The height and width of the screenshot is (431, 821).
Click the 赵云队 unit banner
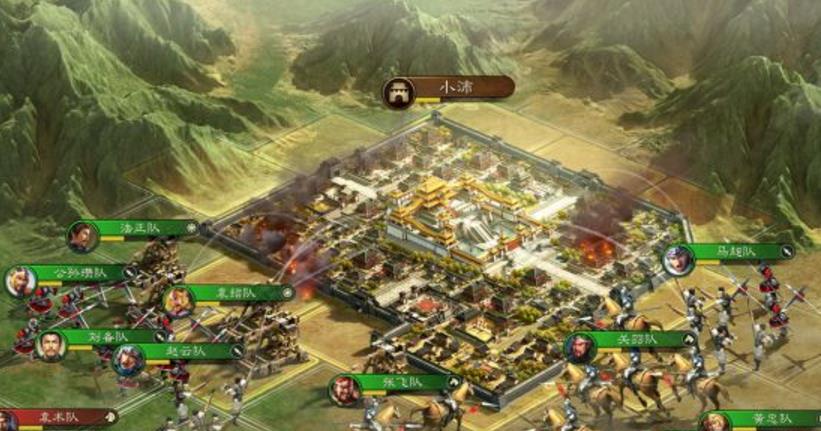(182, 352)
